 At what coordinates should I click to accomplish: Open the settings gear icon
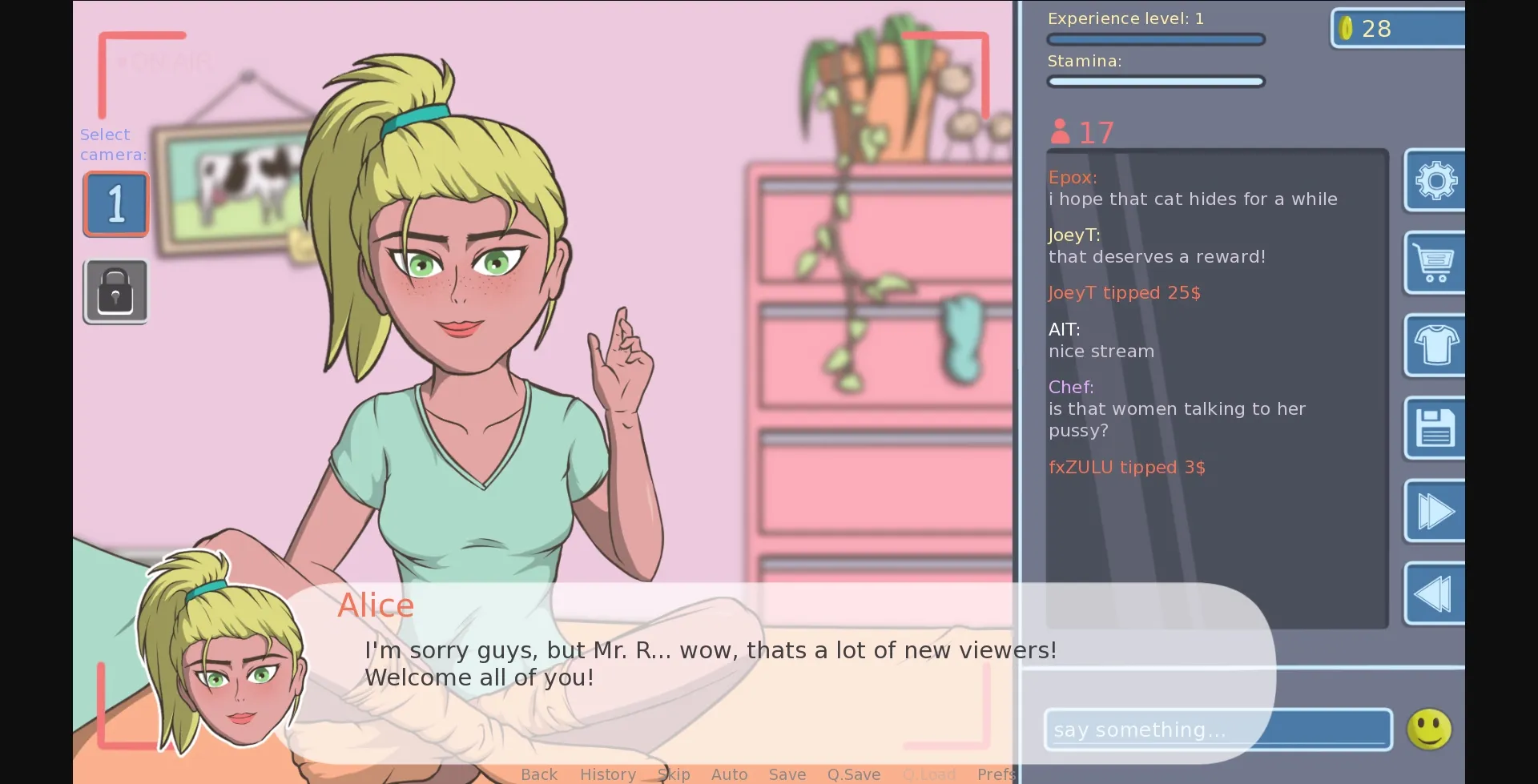[x=1436, y=180]
